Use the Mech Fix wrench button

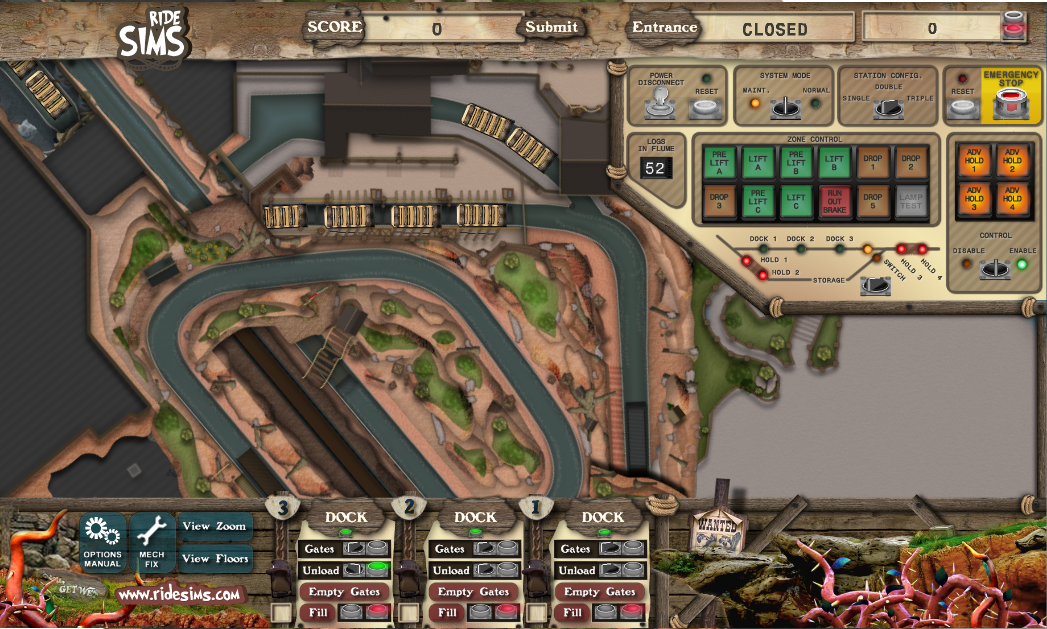(x=152, y=543)
